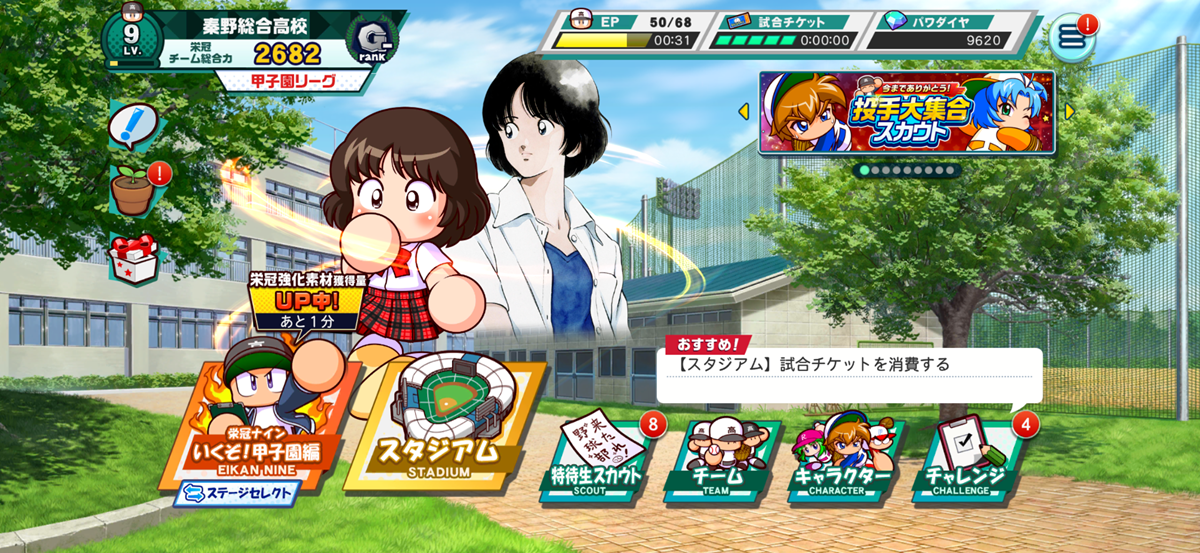The image size is (1200, 553).
Task: Open the 投手大集合スカウト banner
Action: pyautogui.click(x=906, y=112)
